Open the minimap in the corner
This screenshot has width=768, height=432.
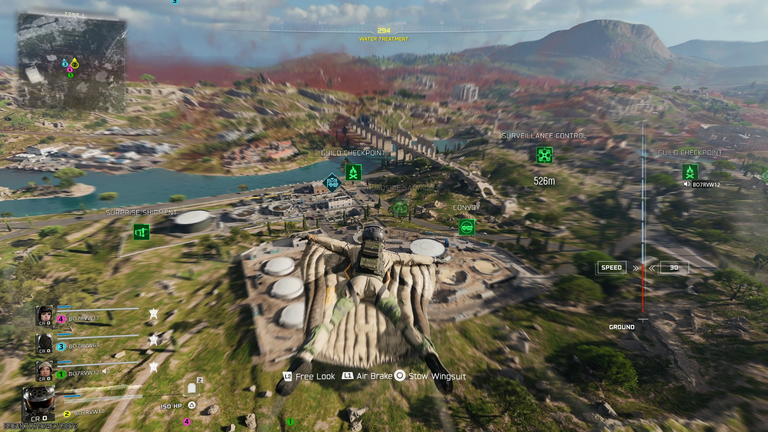click(x=71, y=62)
